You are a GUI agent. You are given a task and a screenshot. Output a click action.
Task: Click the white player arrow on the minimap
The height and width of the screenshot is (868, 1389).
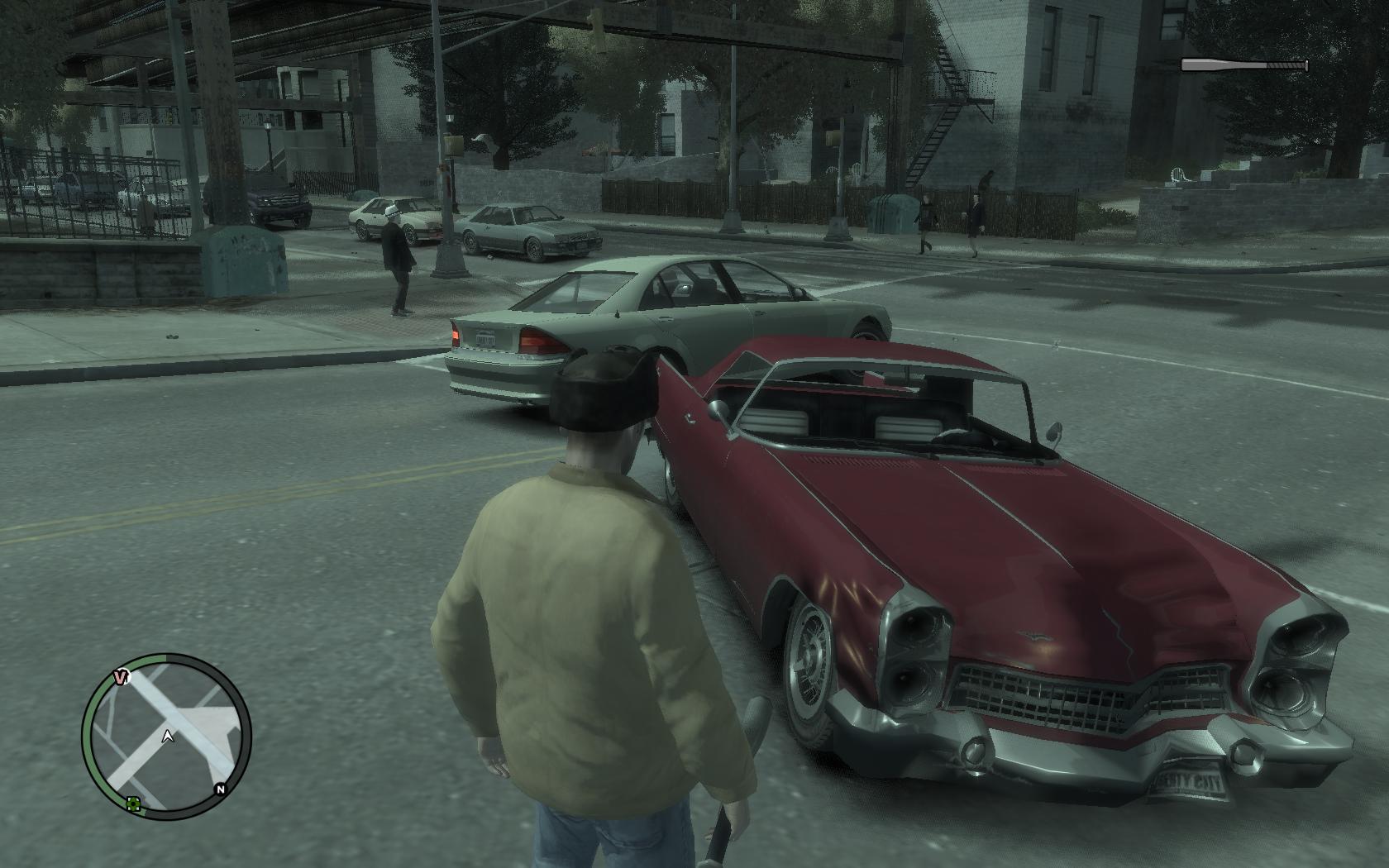pyautogui.click(x=169, y=735)
